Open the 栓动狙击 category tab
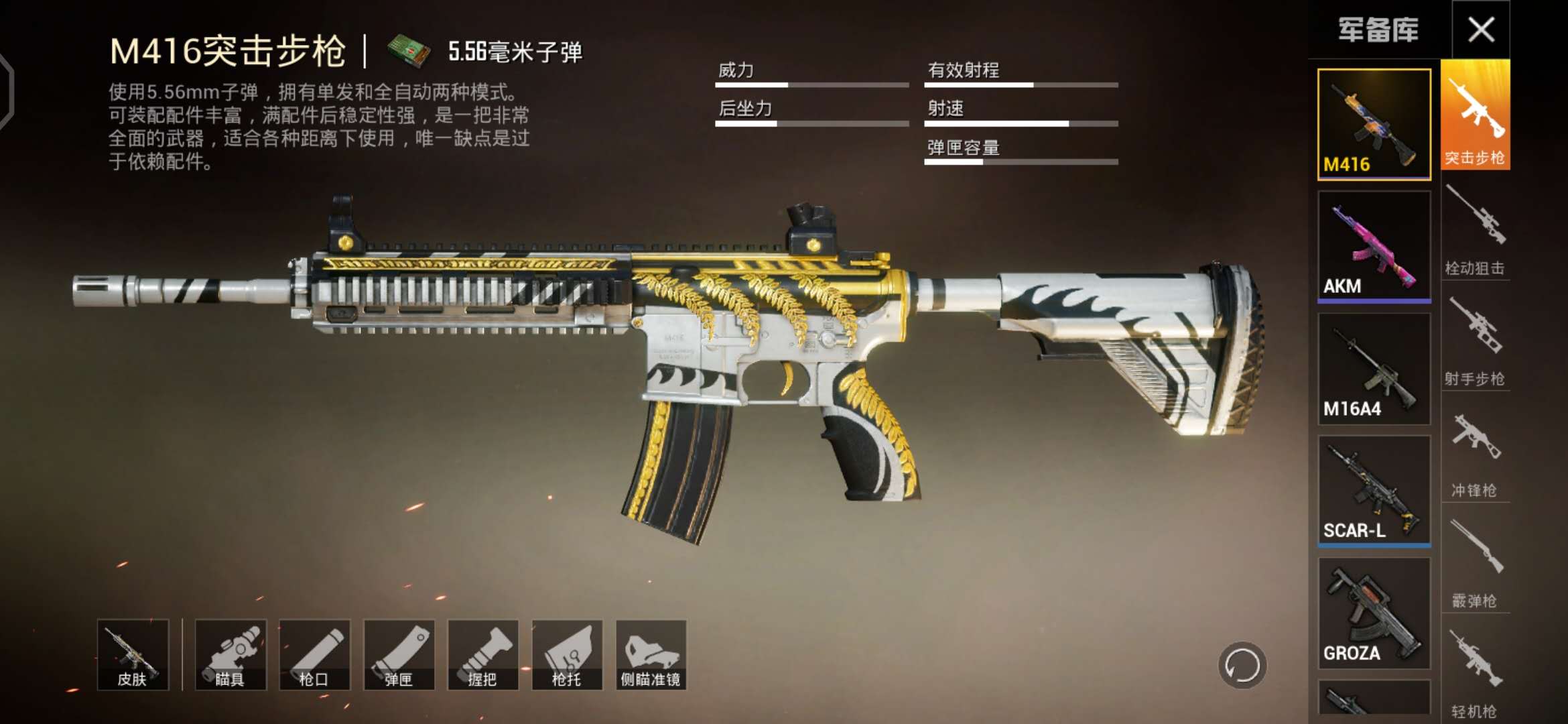This screenshot has height=724, width=1568. pos(1475,229)
